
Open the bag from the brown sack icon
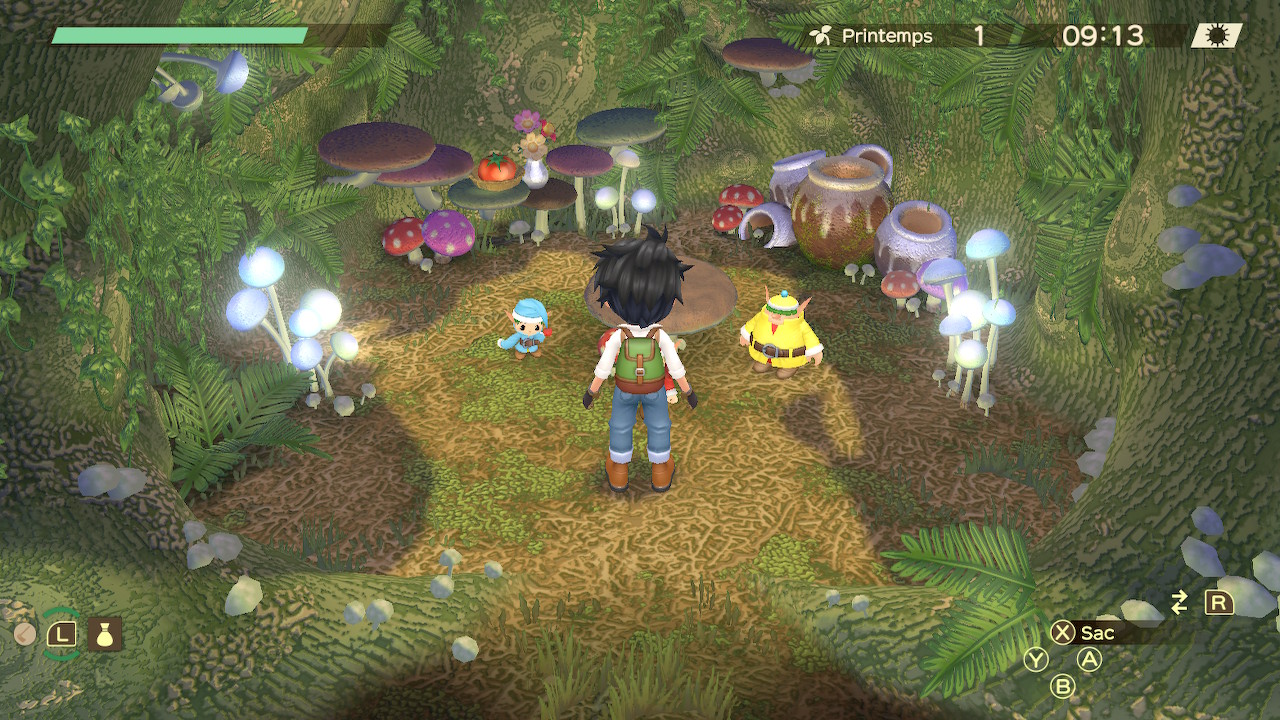pos(104,633)
